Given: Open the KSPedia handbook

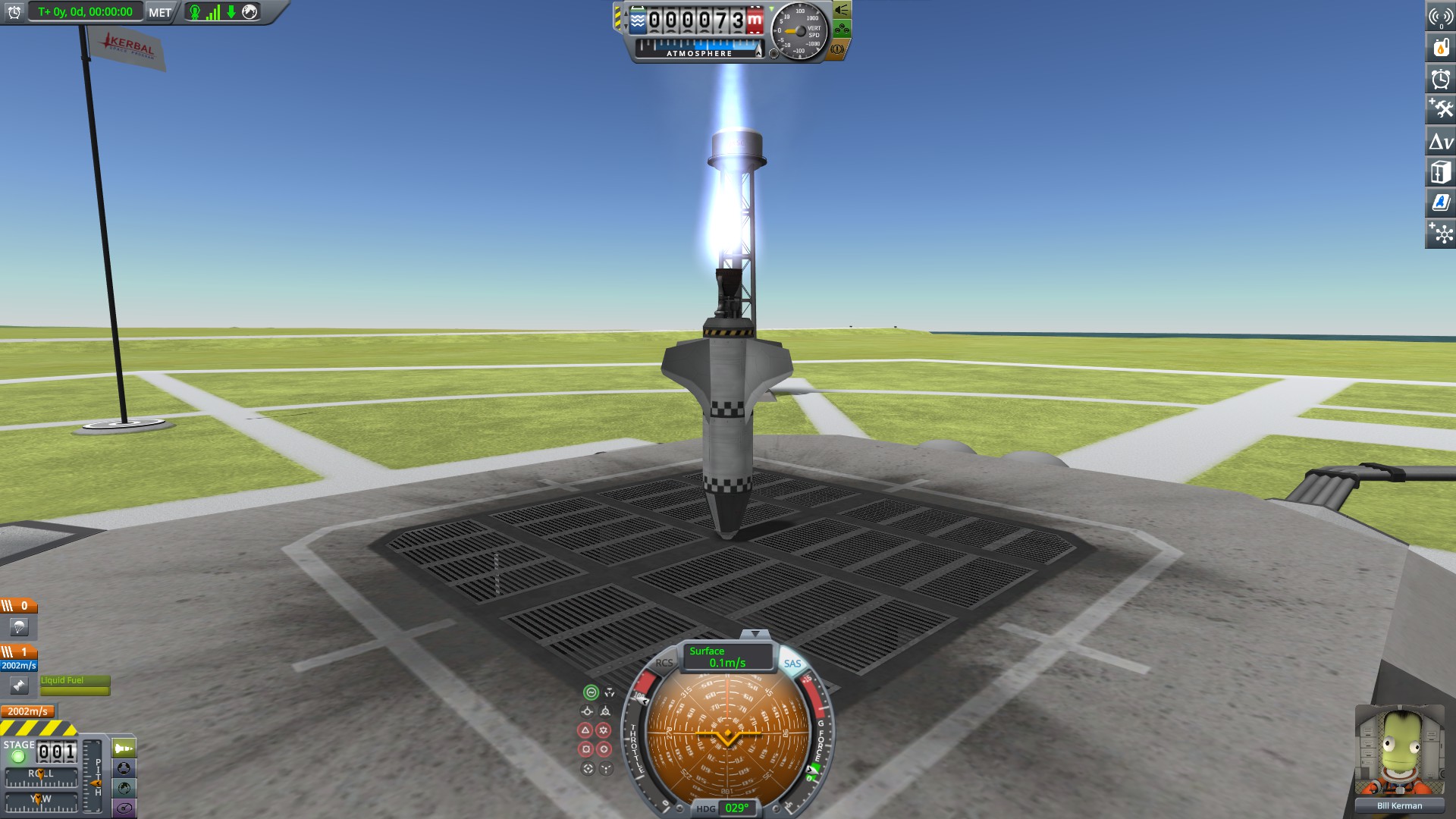Looking at the screenshot, I should (1440, 202).
